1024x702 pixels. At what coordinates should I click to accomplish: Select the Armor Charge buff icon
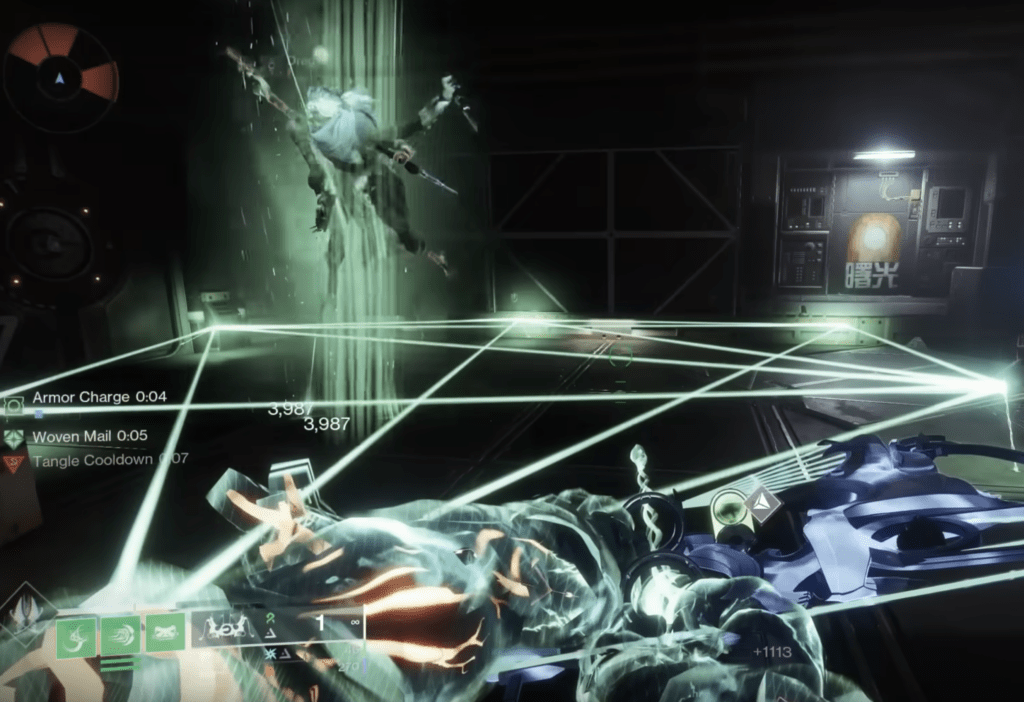point(15,403)
